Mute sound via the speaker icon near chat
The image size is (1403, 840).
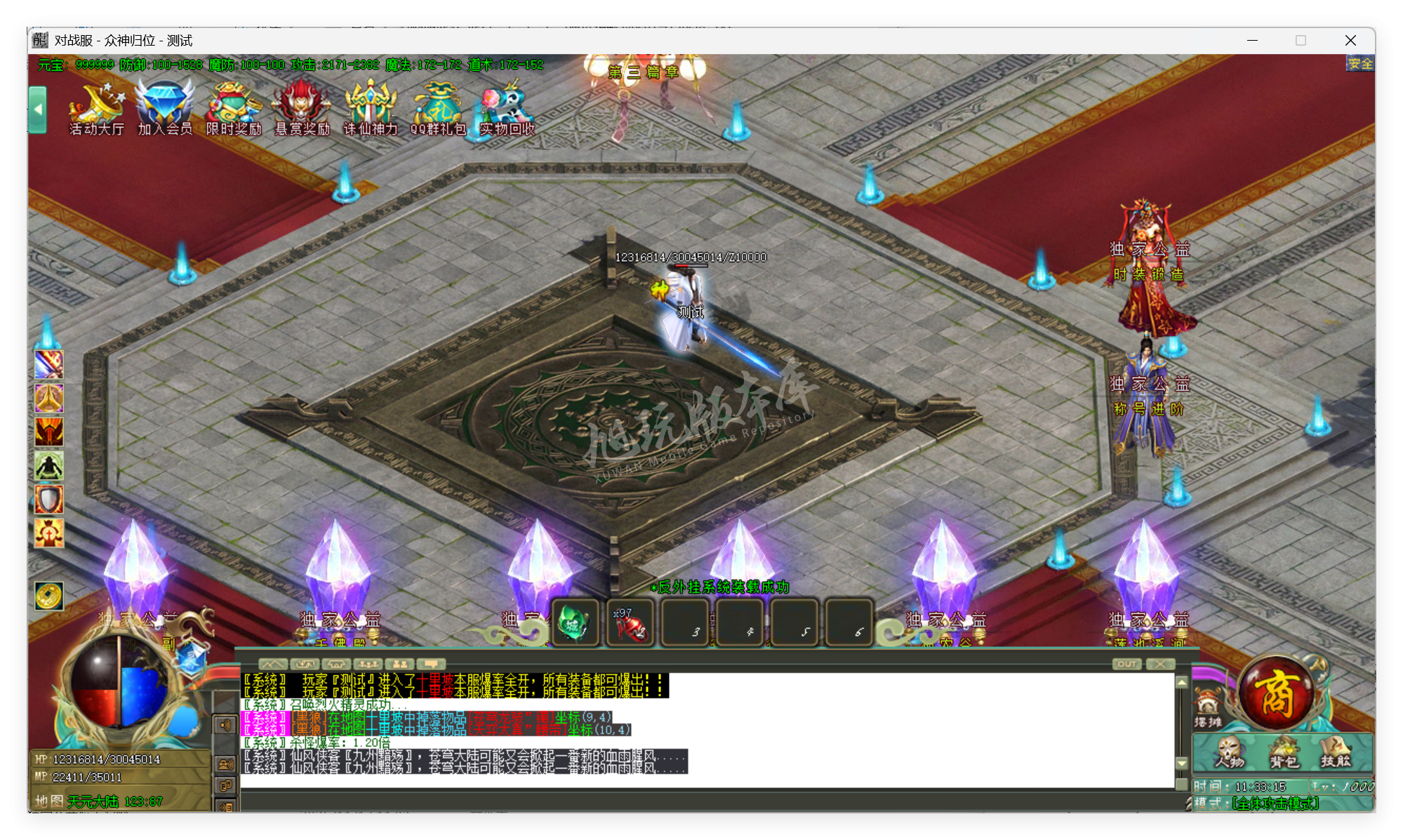(226, 724)
